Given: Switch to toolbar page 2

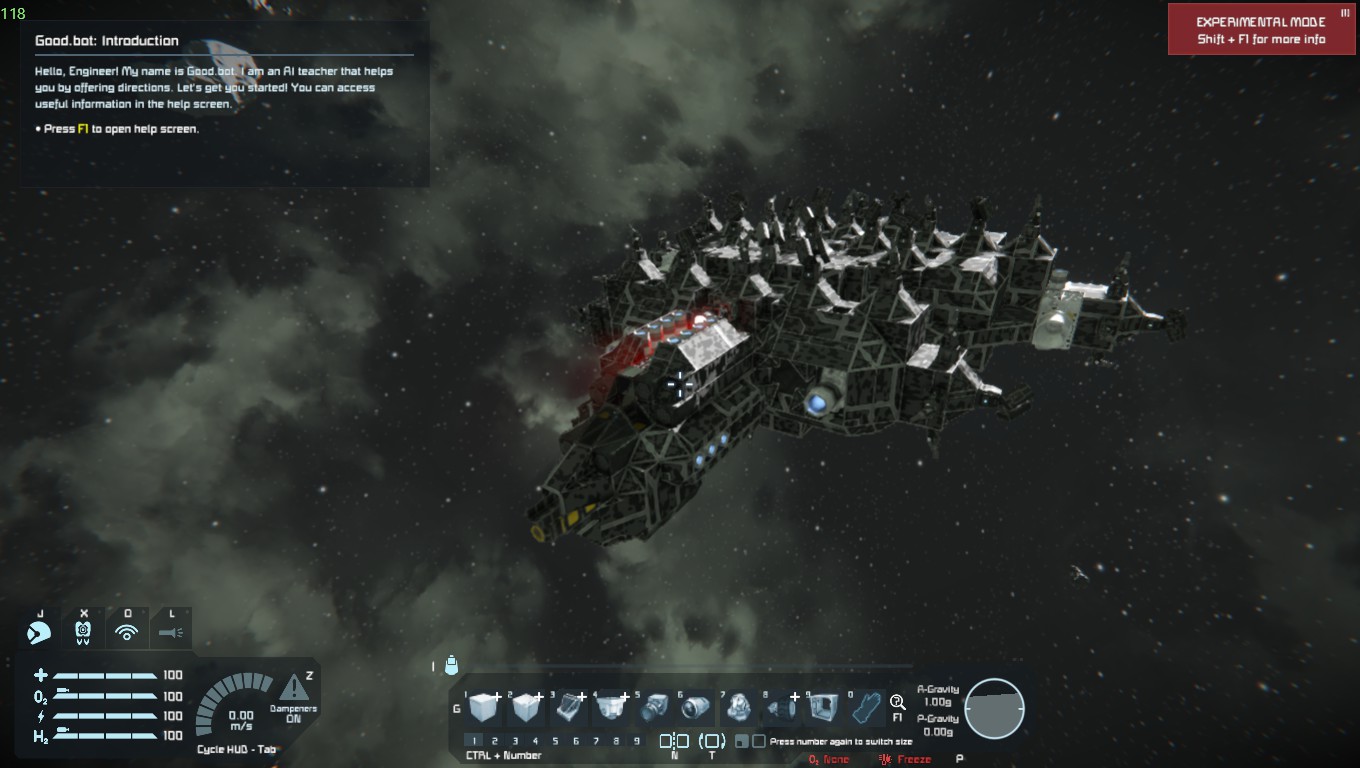Looking at the screenshot, I should click(495, 741).
